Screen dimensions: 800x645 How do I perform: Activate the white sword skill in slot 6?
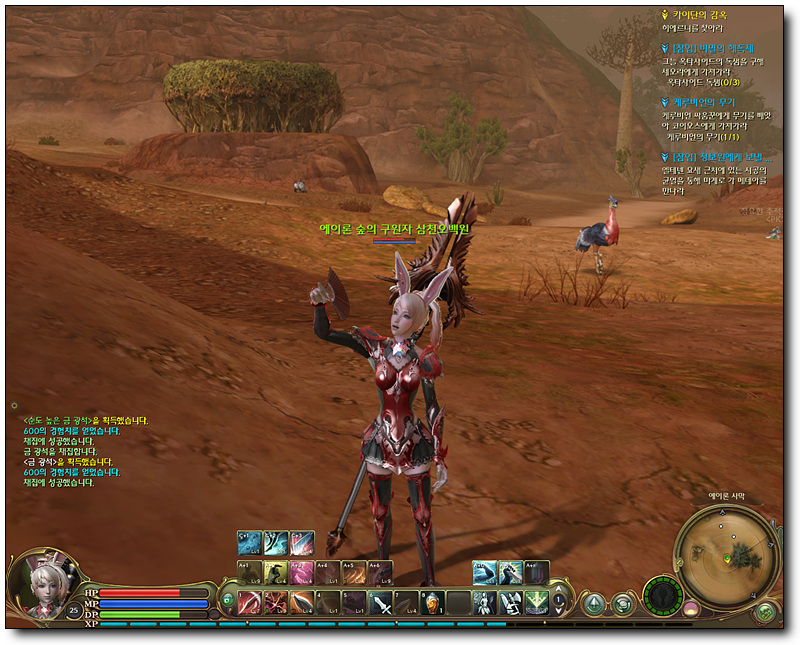pyautogui.click(x=381, y=603)
